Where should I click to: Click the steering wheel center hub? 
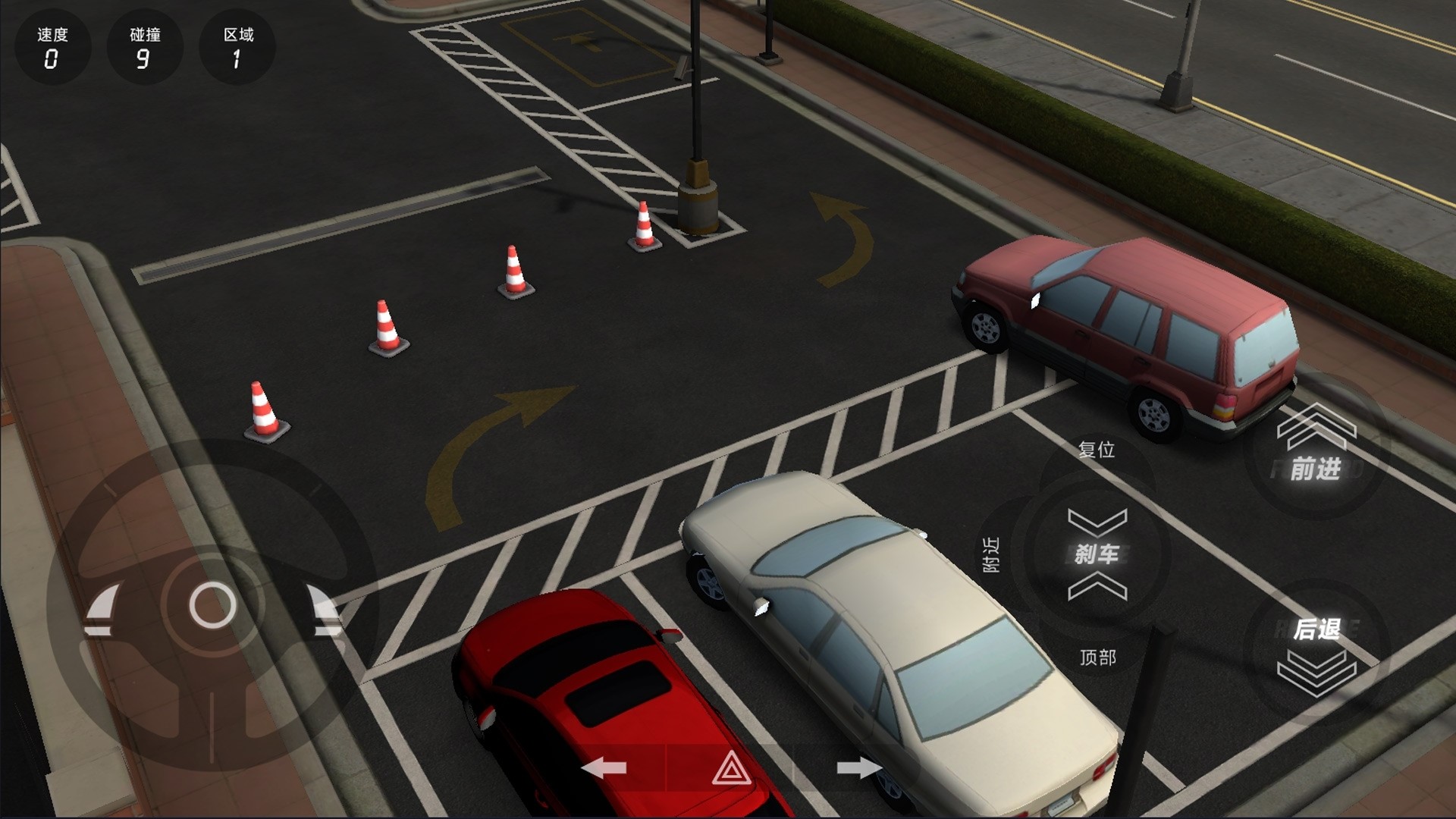[212, 605]
